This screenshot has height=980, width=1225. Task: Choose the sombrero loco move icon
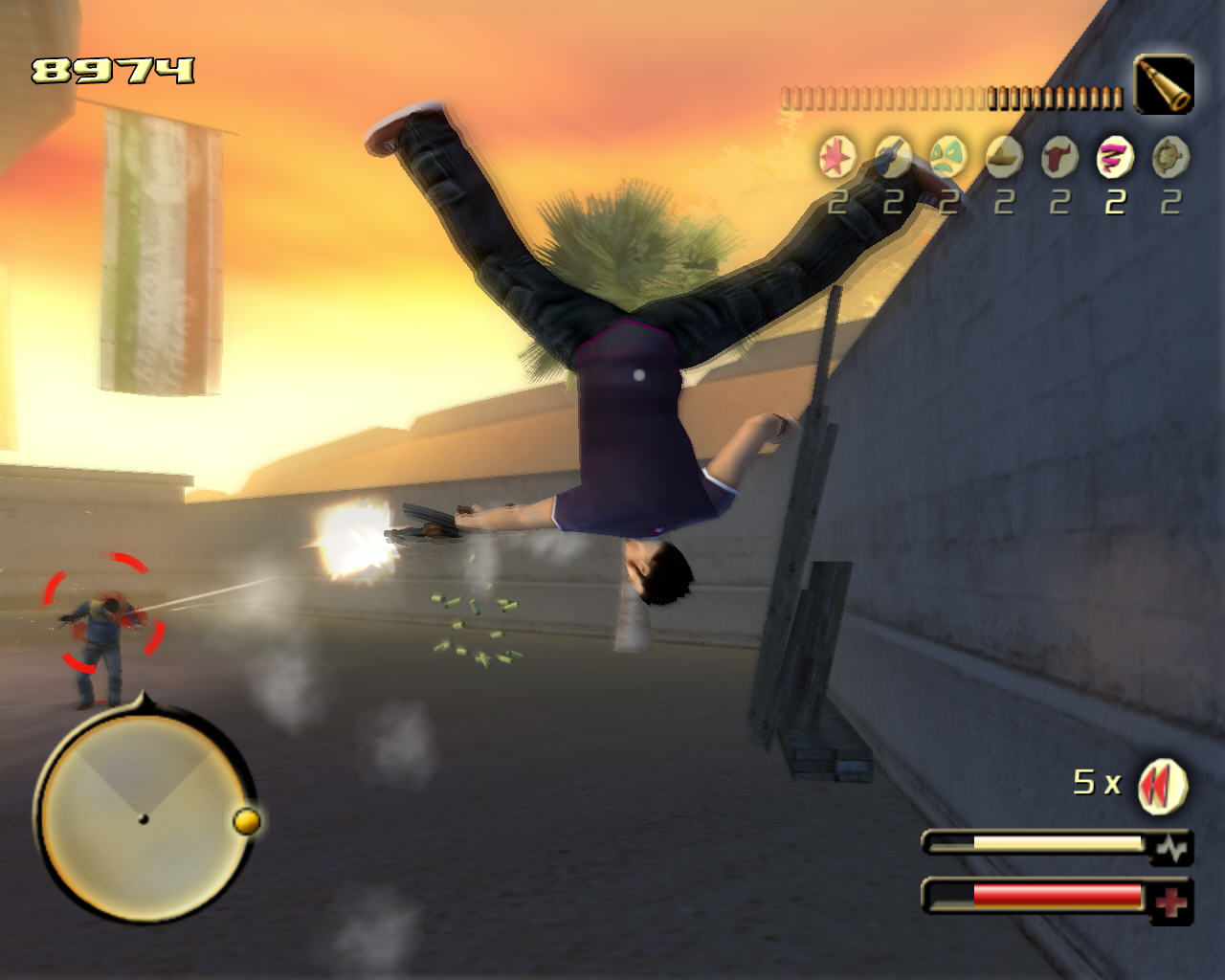(x=1001, y=157)
